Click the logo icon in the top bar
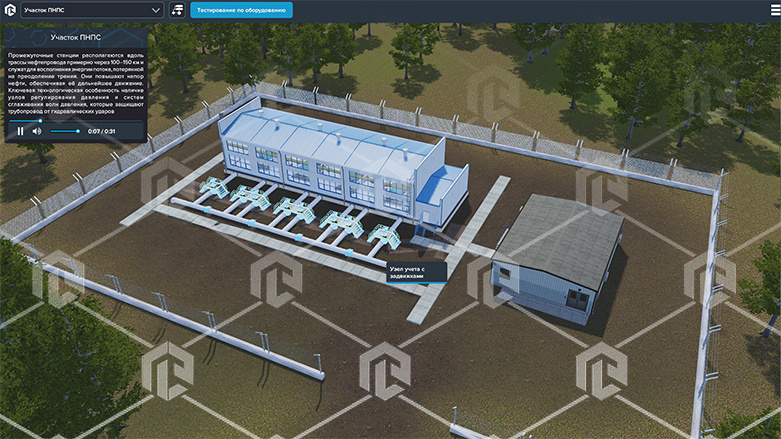This screenshot has height=439, width=781. [x=9, y=10]
